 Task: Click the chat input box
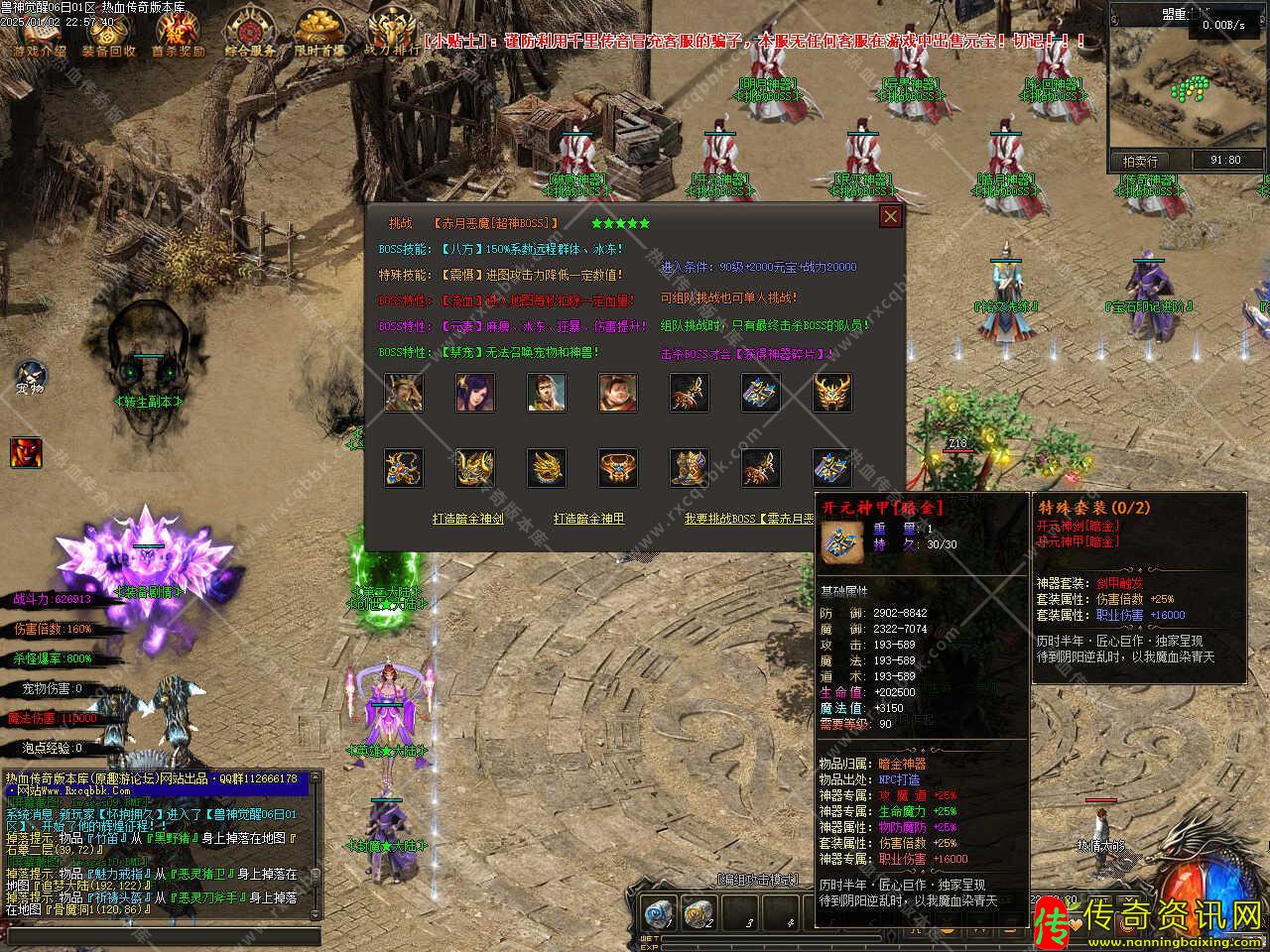(x=164, y=935)
